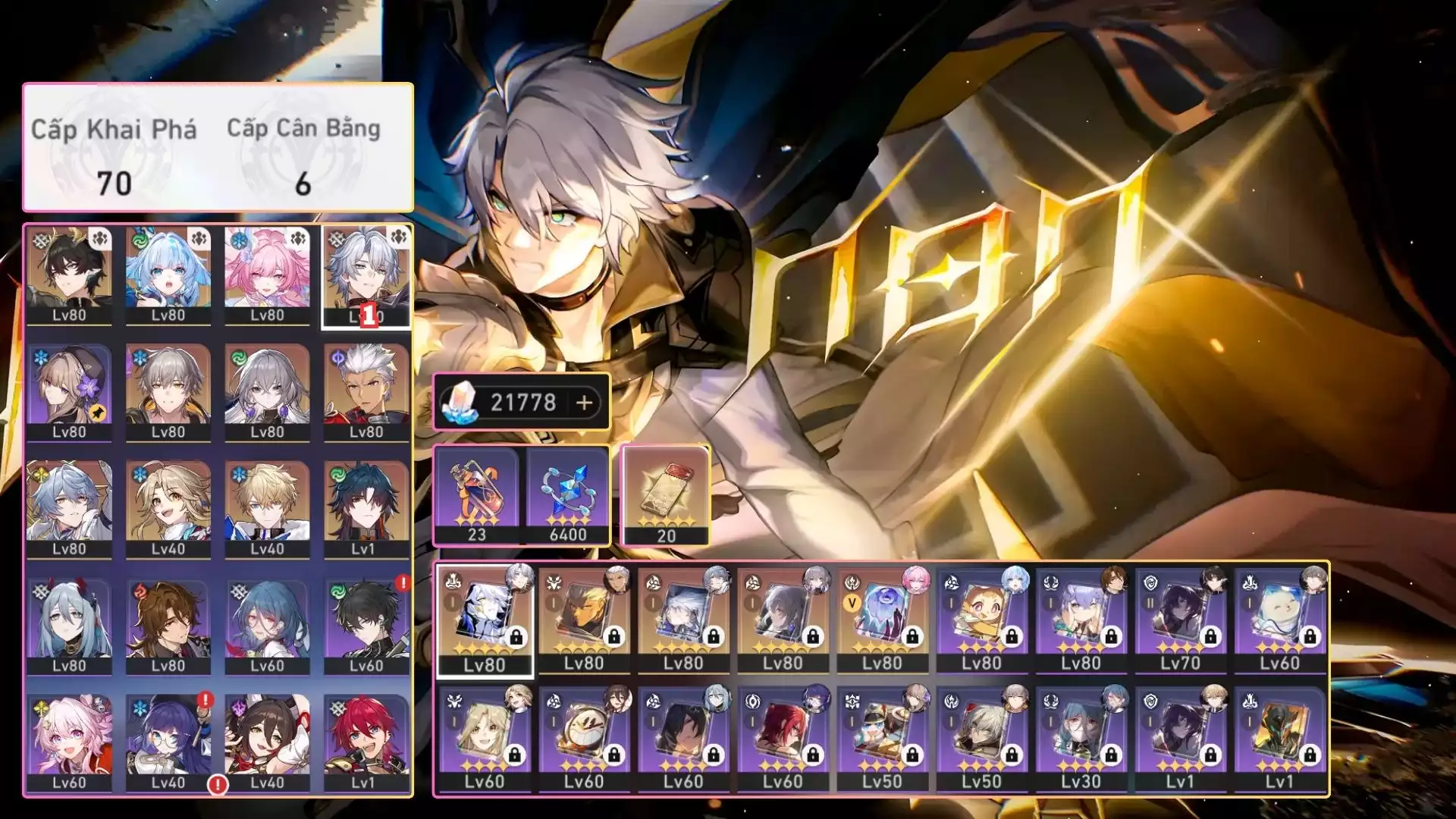Select the white spiky-haired Lv80 character
This screenshot has height=819, width=1456.
pos(366,391)
